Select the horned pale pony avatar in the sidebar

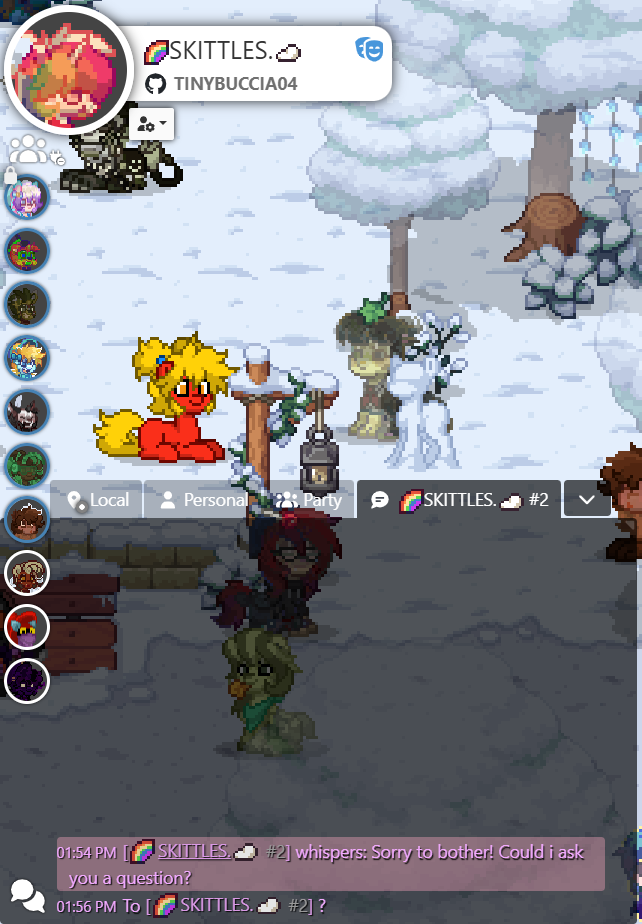[27, 573]
